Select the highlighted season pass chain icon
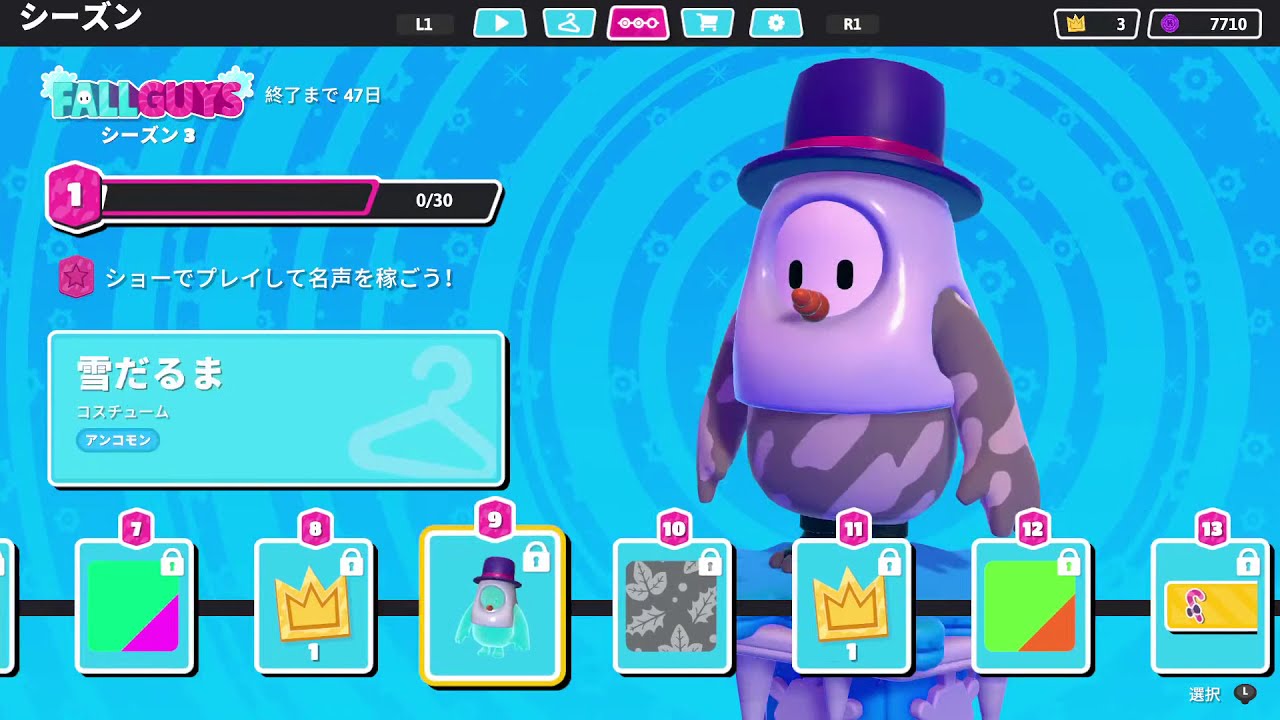Viewport: 1280px width, 720px height. [x=638, y=23]
